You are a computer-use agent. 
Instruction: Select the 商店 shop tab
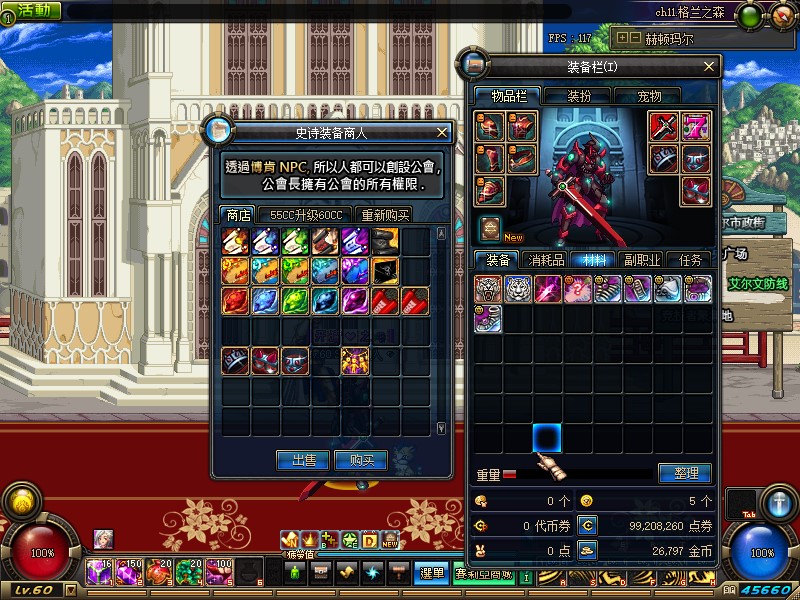click(238, 215)
